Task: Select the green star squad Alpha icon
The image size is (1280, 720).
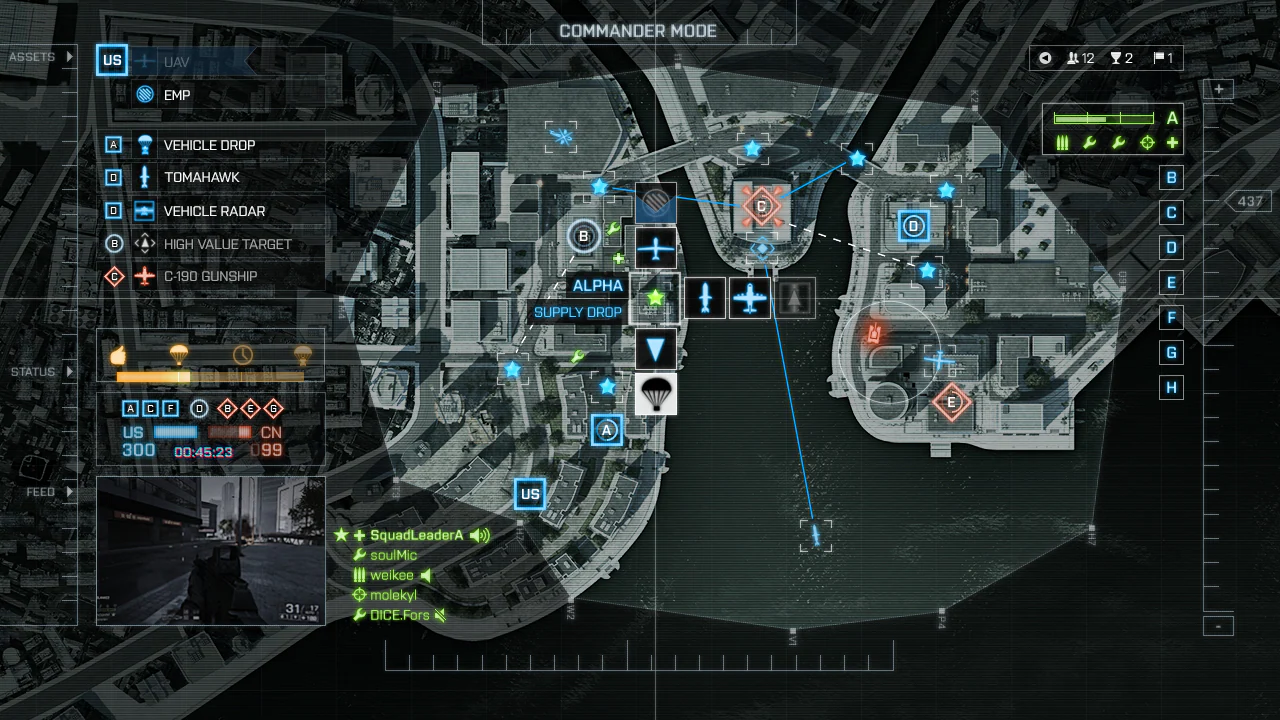Action: tap(655, 296)
